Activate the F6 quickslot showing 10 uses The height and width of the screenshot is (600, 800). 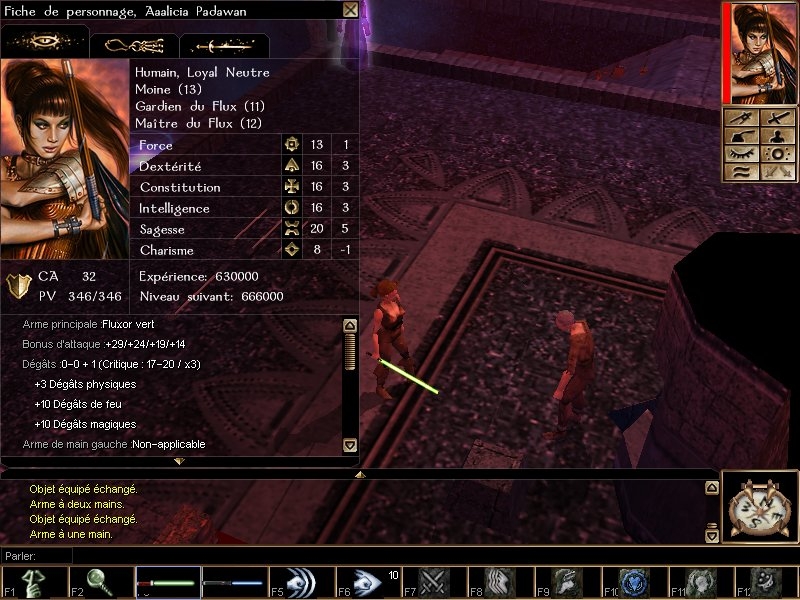pos(367,582)
